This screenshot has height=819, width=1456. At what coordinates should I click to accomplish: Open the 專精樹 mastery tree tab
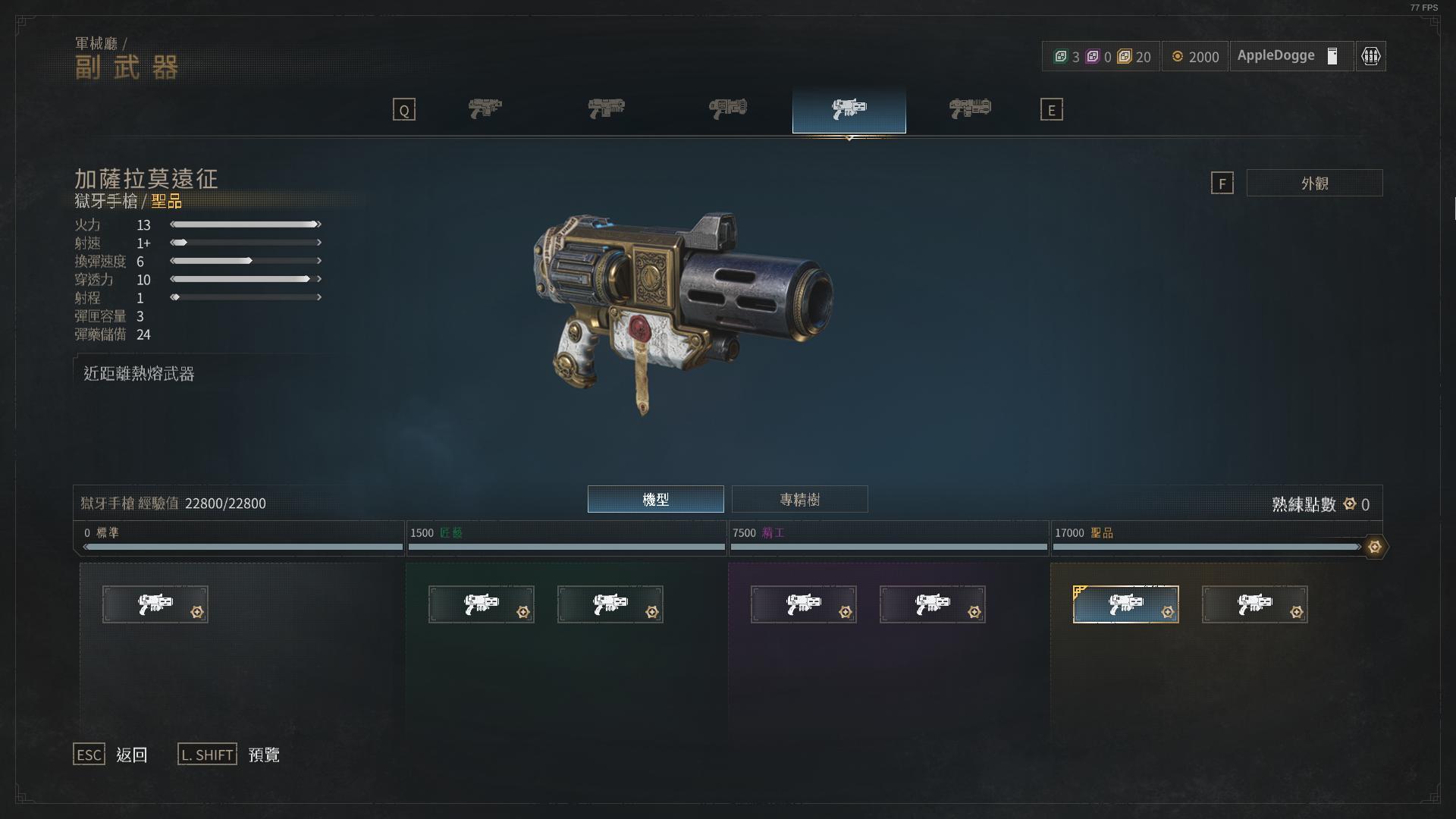[x=799, y=499]
